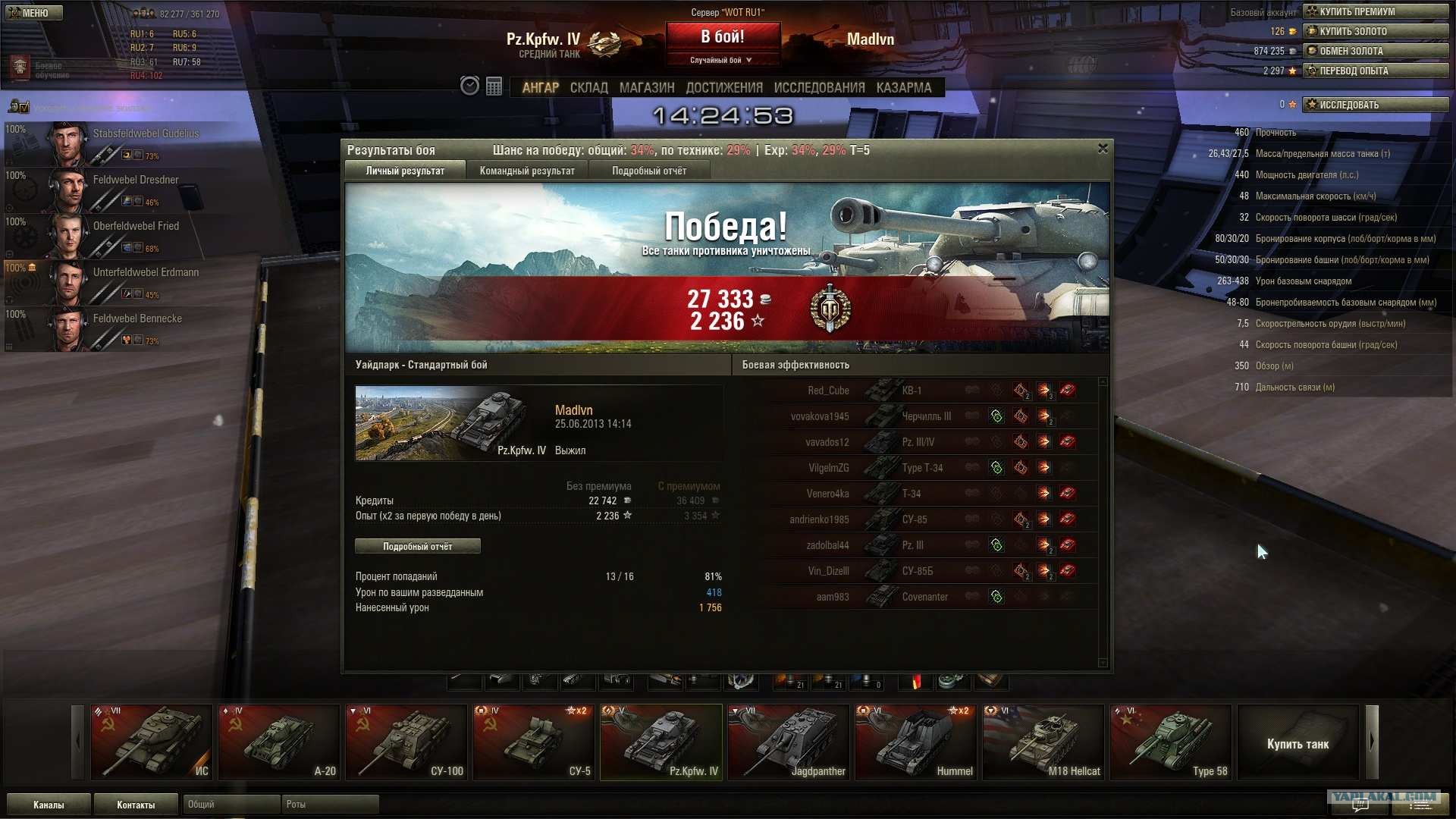This screenshot has width=1456, height=819.
Task: Close the battle results window
Action: coord(1103,149)
